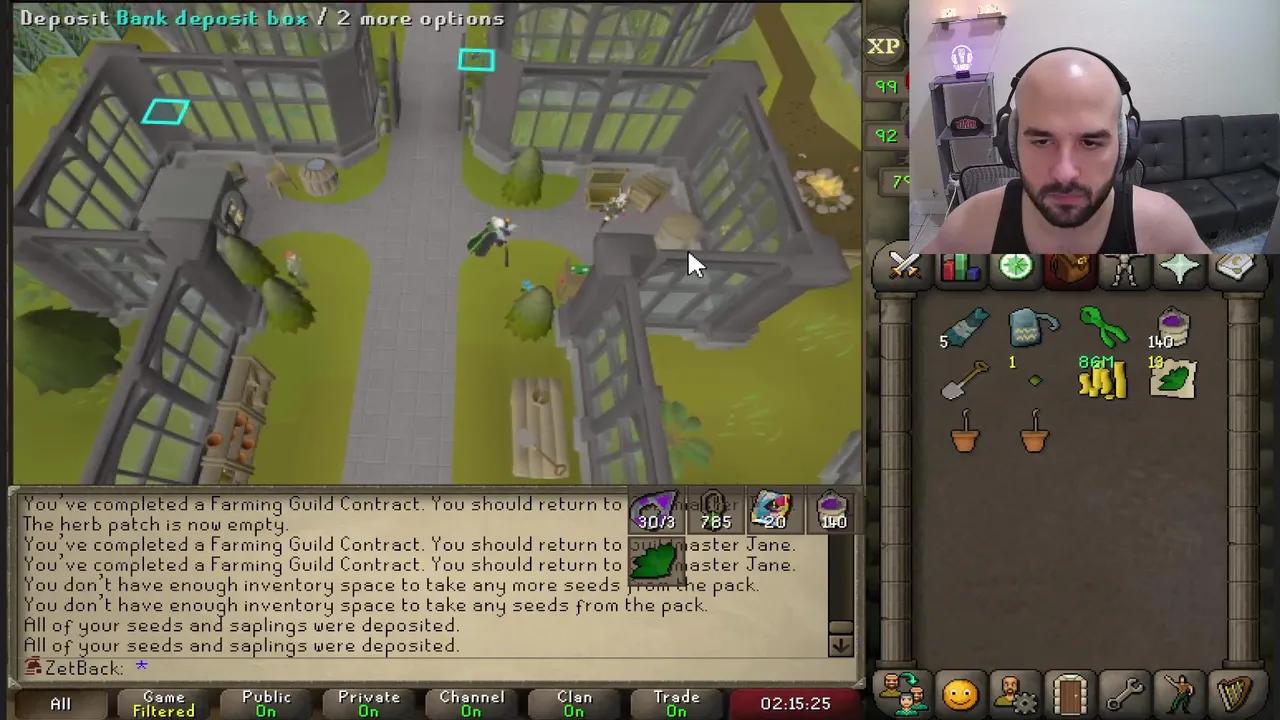The height and width of the screenshot is (720, 1280).
Task: Toggle Trade chat off
Action: pyautogui.click(x=676, y=703)
